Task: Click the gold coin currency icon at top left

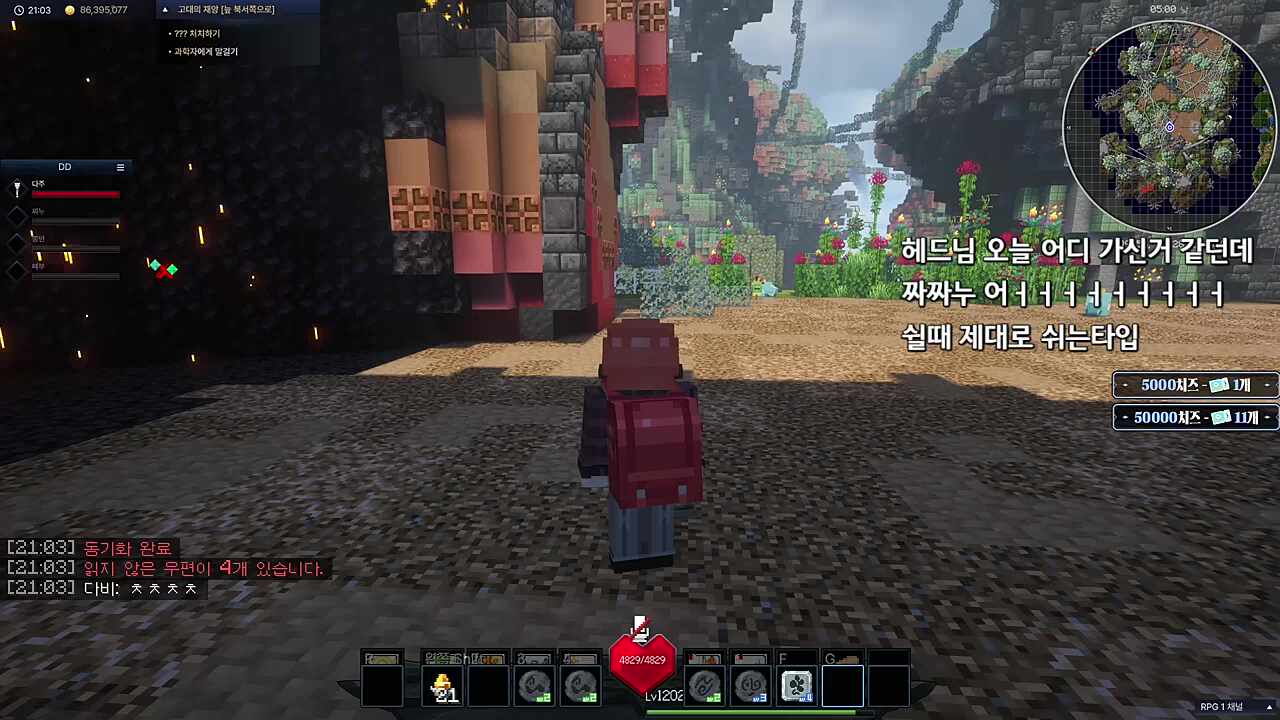Action: pos(69,10)
